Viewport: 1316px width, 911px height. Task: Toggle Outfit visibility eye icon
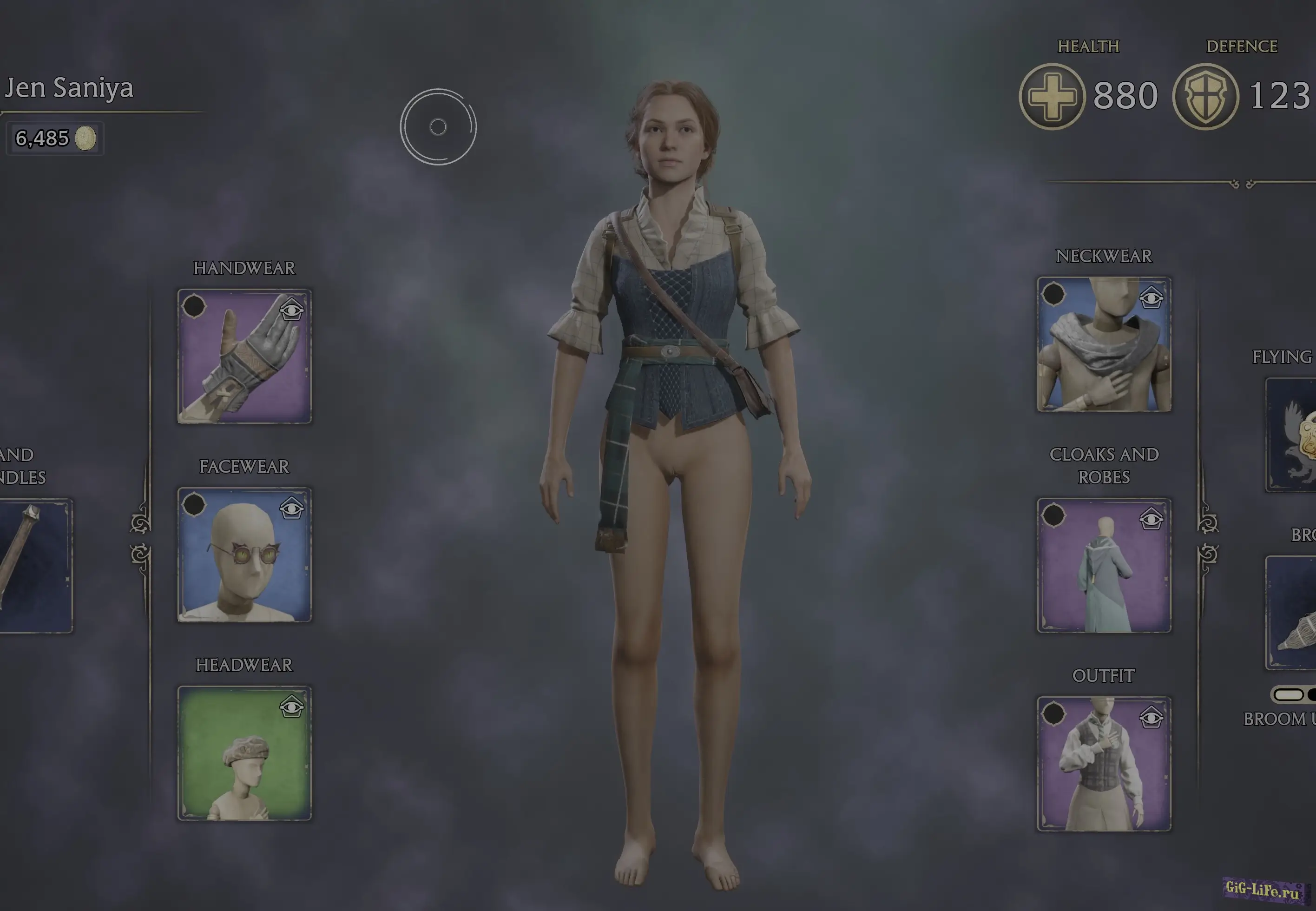[1151, 717]
